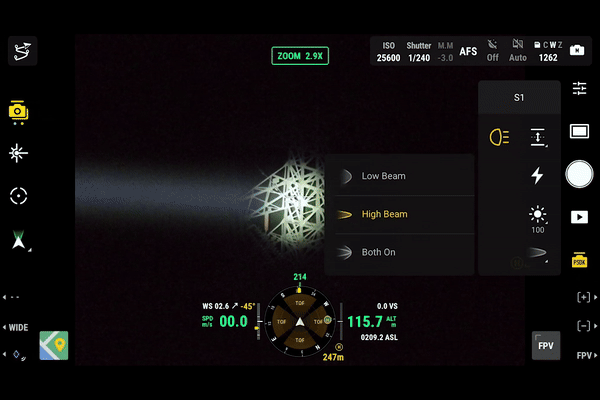Tap the lightning bolt strobe icon

(x=537, y=176)
